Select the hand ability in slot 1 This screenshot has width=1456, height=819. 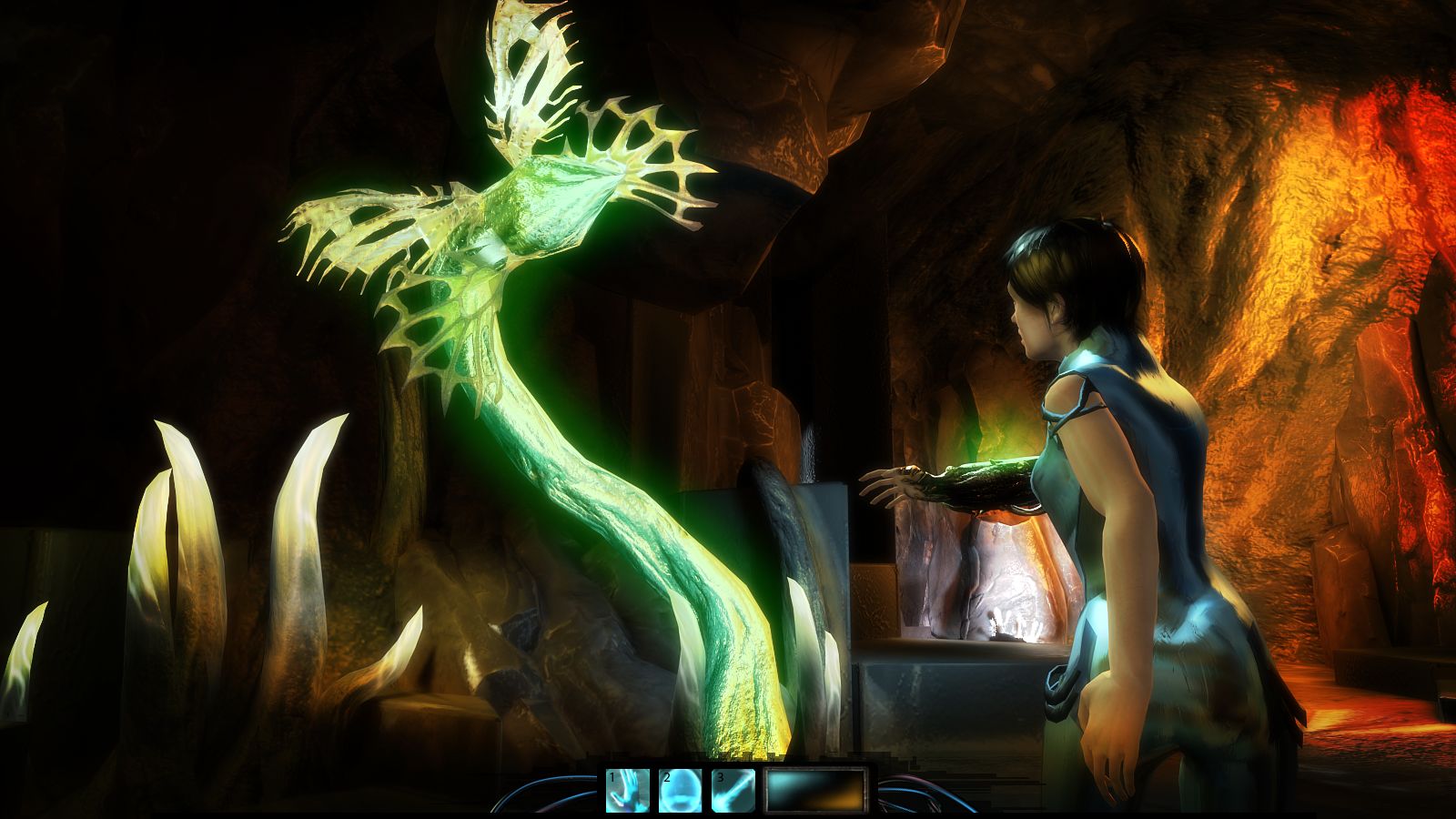point(628,790)
